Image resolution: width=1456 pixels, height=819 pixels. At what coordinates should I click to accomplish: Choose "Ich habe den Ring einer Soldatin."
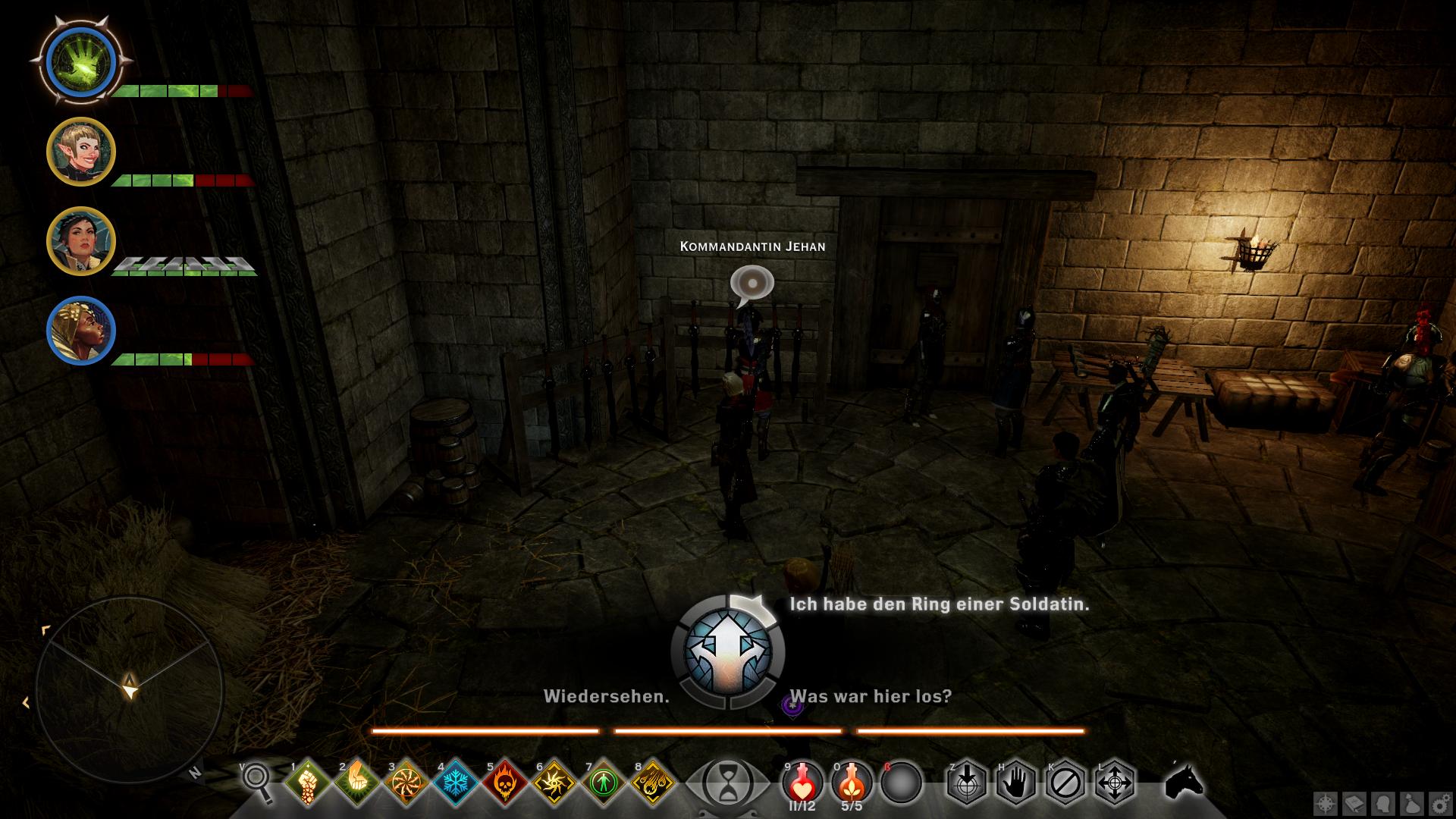click(939, 604)
